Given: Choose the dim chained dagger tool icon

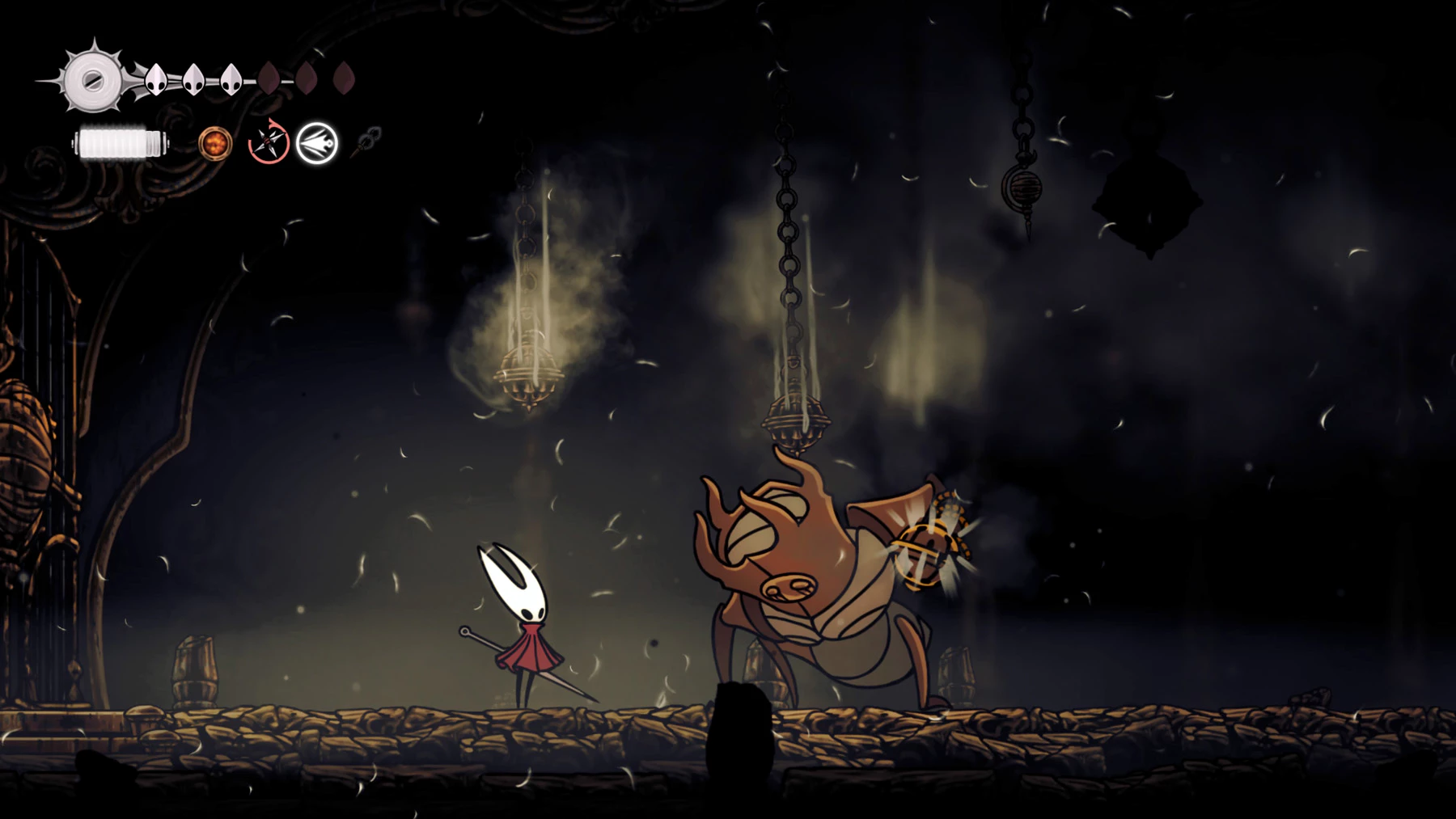Looking at the screenshot, I should 367,141.
